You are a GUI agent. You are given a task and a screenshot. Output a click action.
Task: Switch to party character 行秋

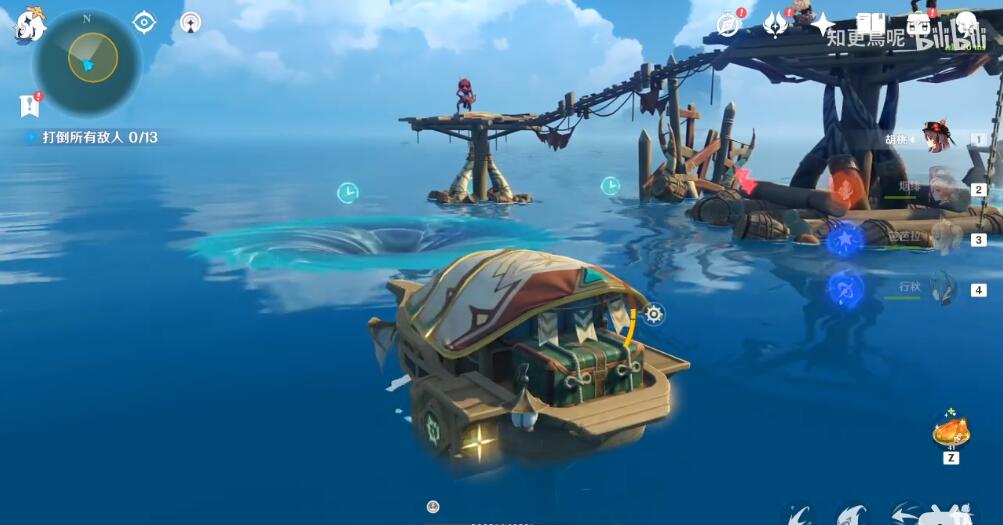pos(941,288)
